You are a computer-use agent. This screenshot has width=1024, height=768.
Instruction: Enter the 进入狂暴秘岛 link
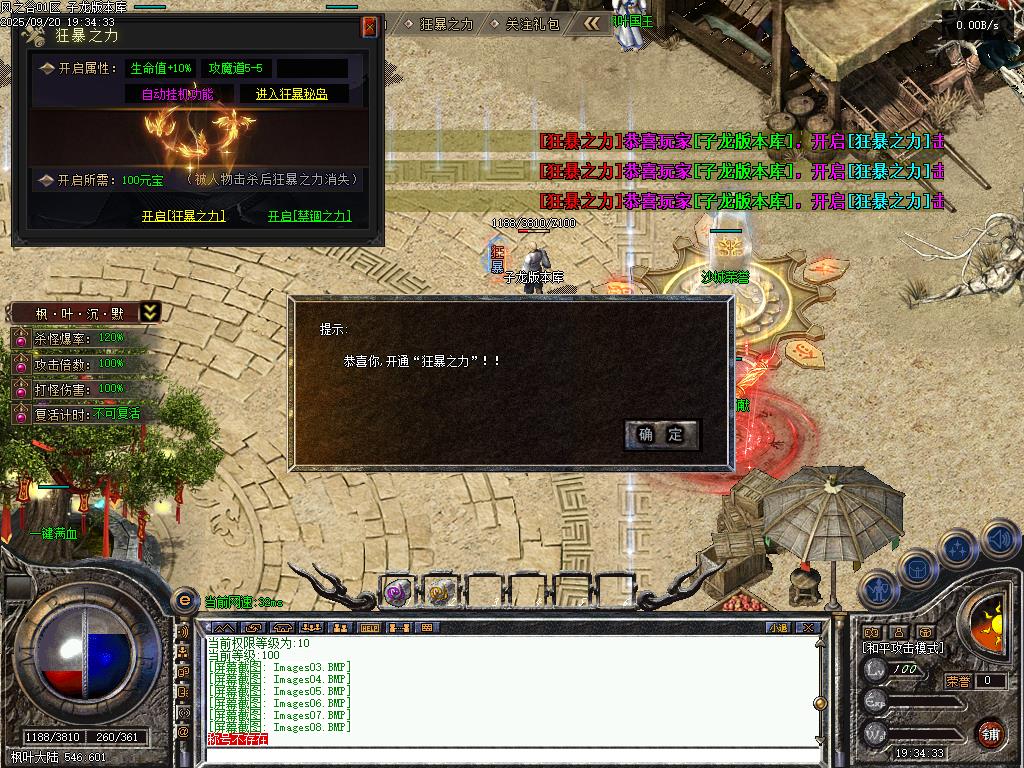[x=291, y=94]
